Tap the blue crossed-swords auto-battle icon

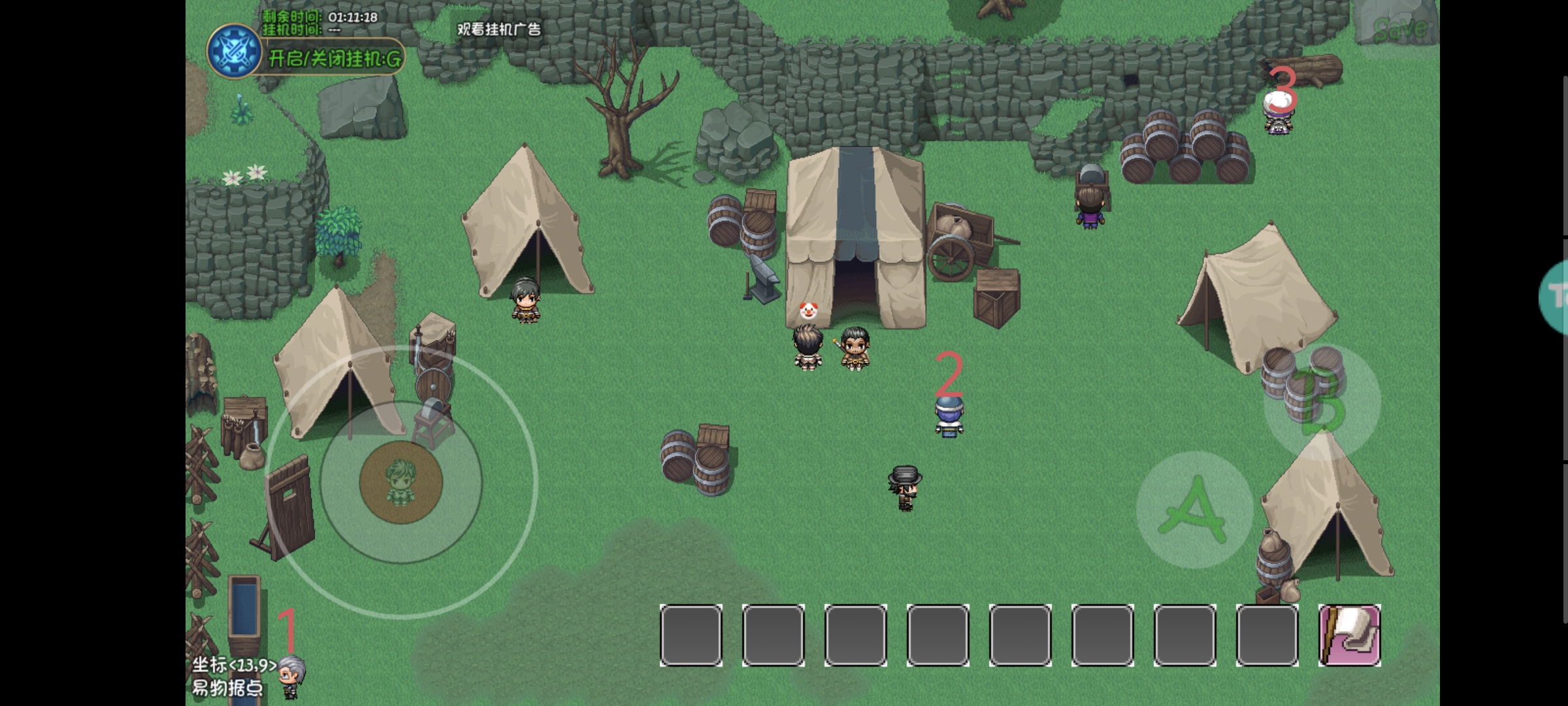[x=233, y=51]
